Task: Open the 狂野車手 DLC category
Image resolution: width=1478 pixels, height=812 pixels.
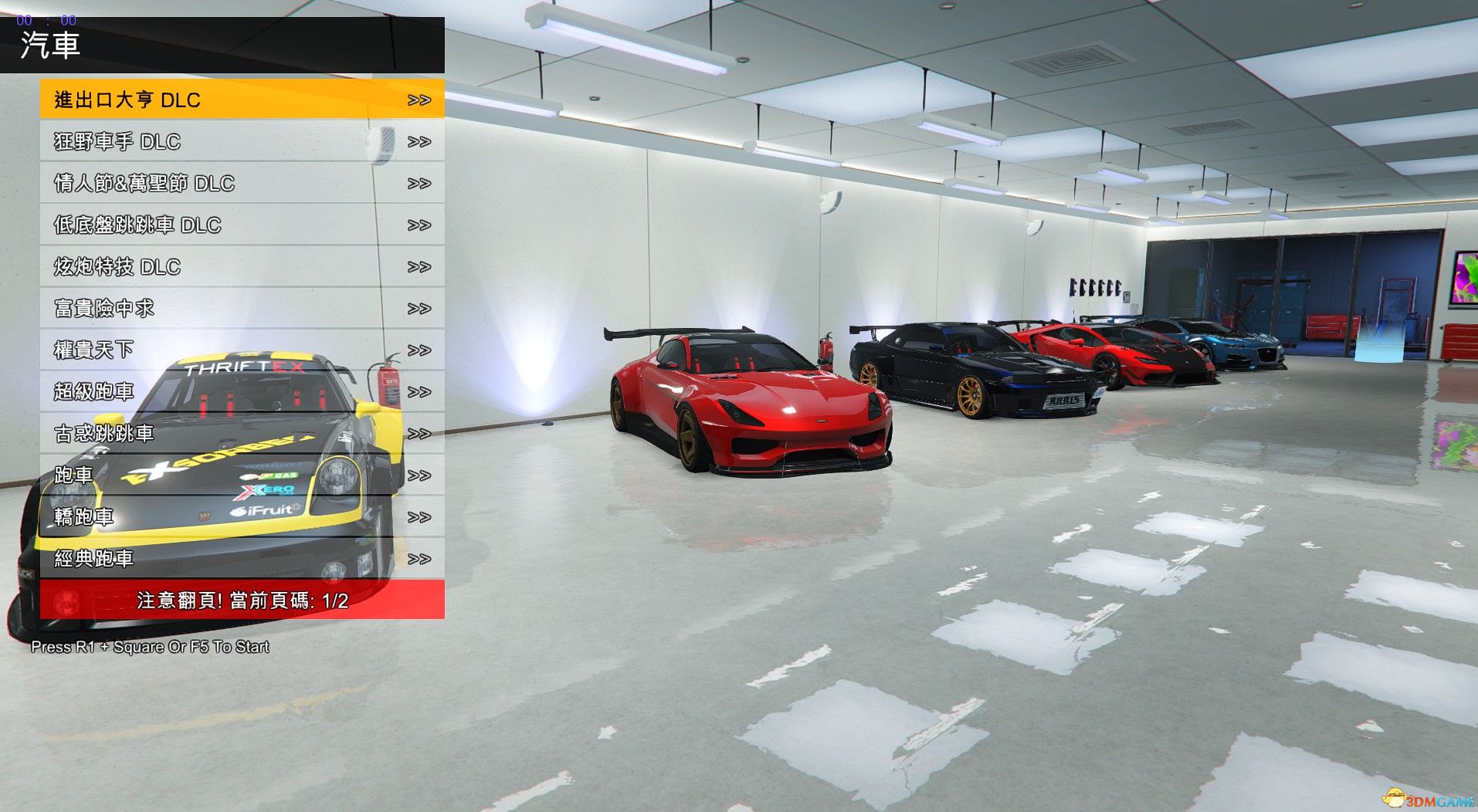Action: [x=242, y=141]
